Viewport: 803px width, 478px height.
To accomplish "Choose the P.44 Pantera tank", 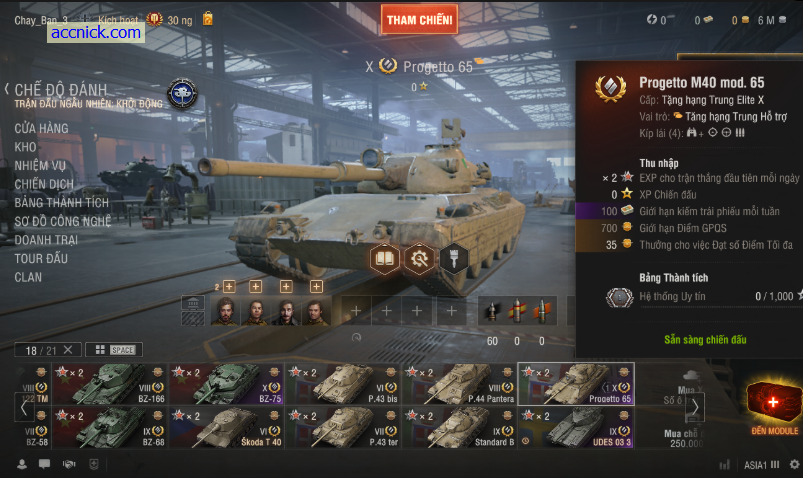I will [459, 383].
